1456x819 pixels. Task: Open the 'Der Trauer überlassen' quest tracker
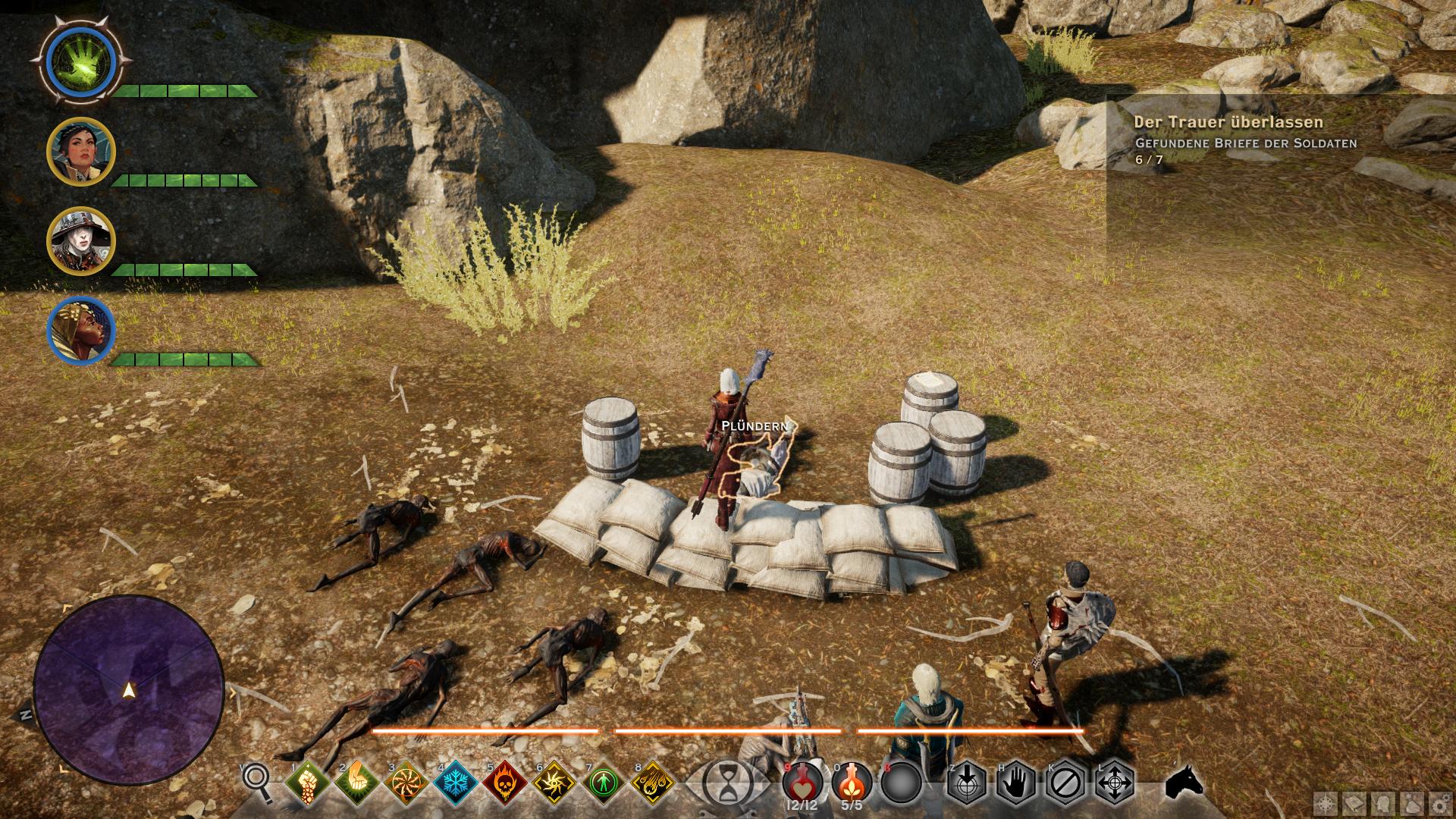pos(1228,122)
